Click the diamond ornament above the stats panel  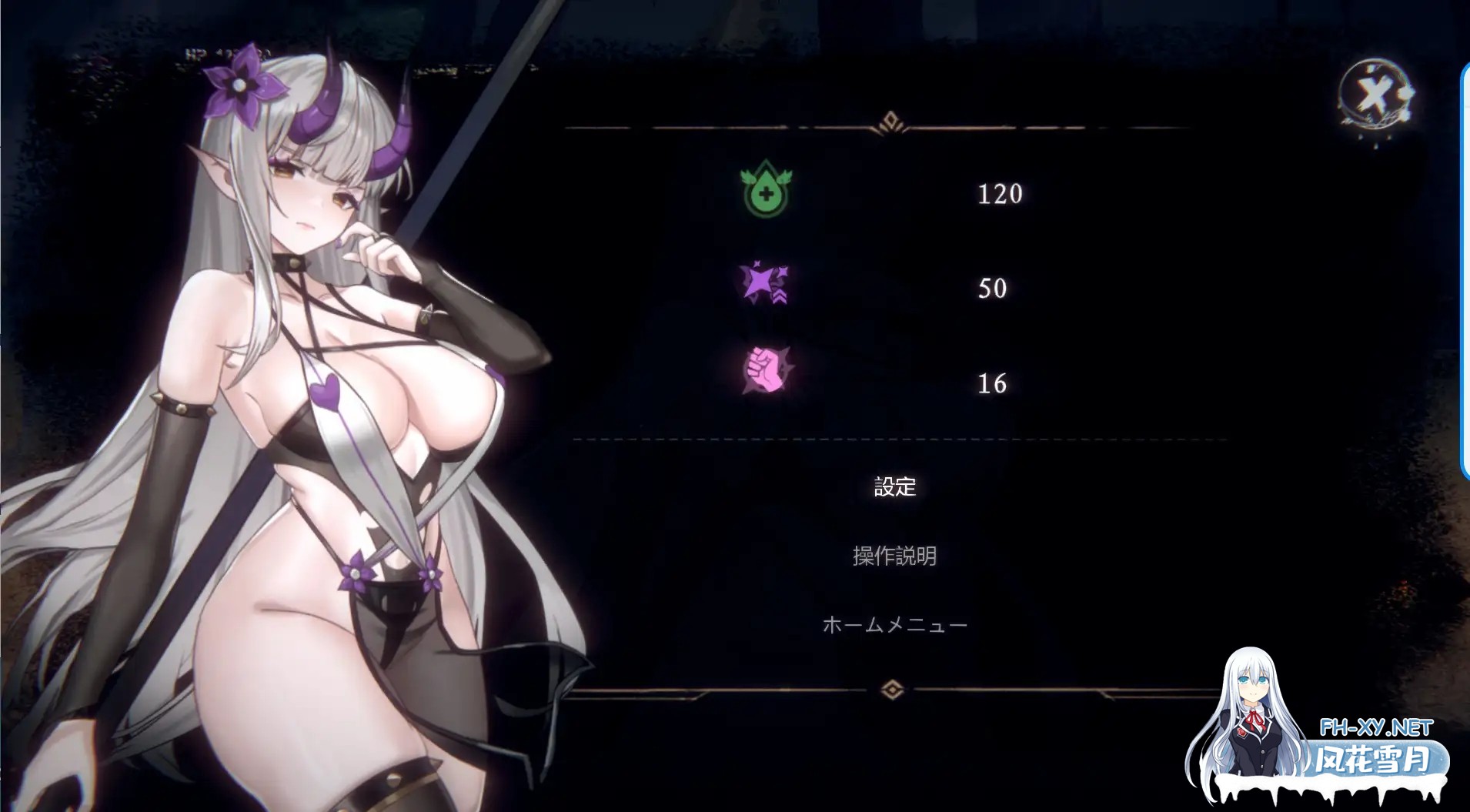tap(891, 120)
